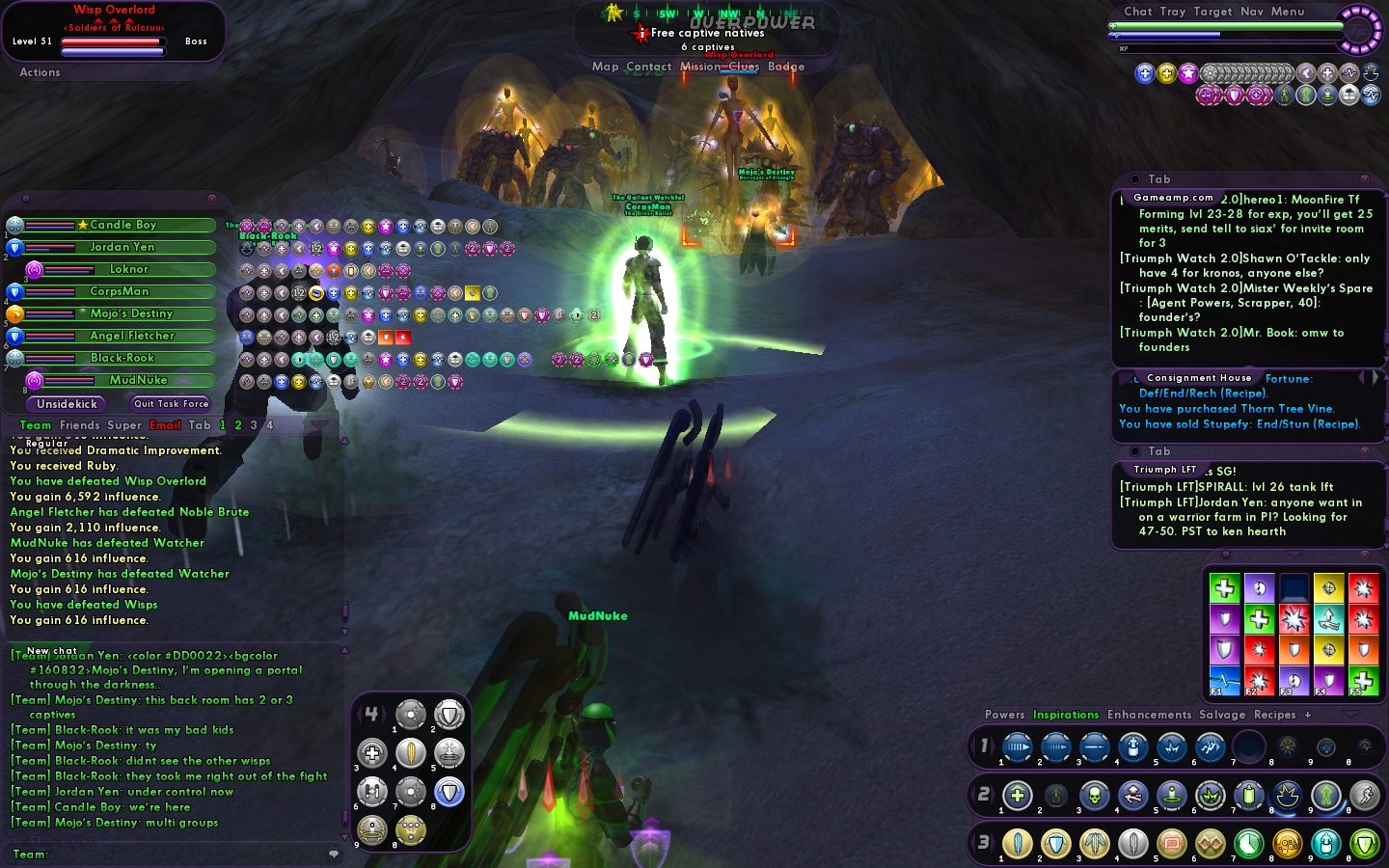Click Quit Task Force button
The height and width of the screenshot is (868, 1389).
[171, 404]
